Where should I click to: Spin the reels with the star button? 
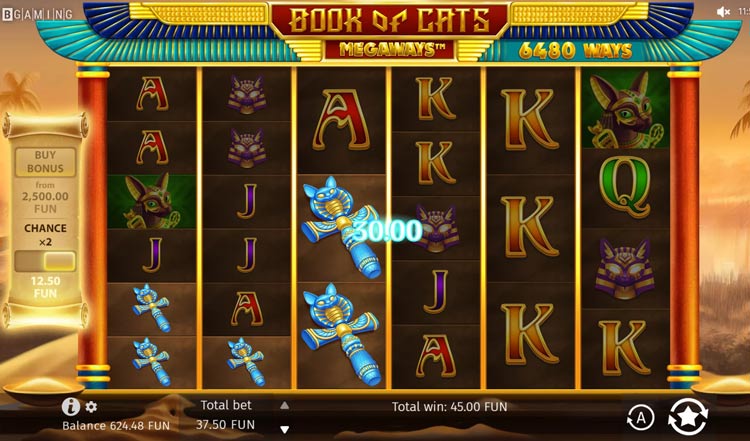point(687,416)
